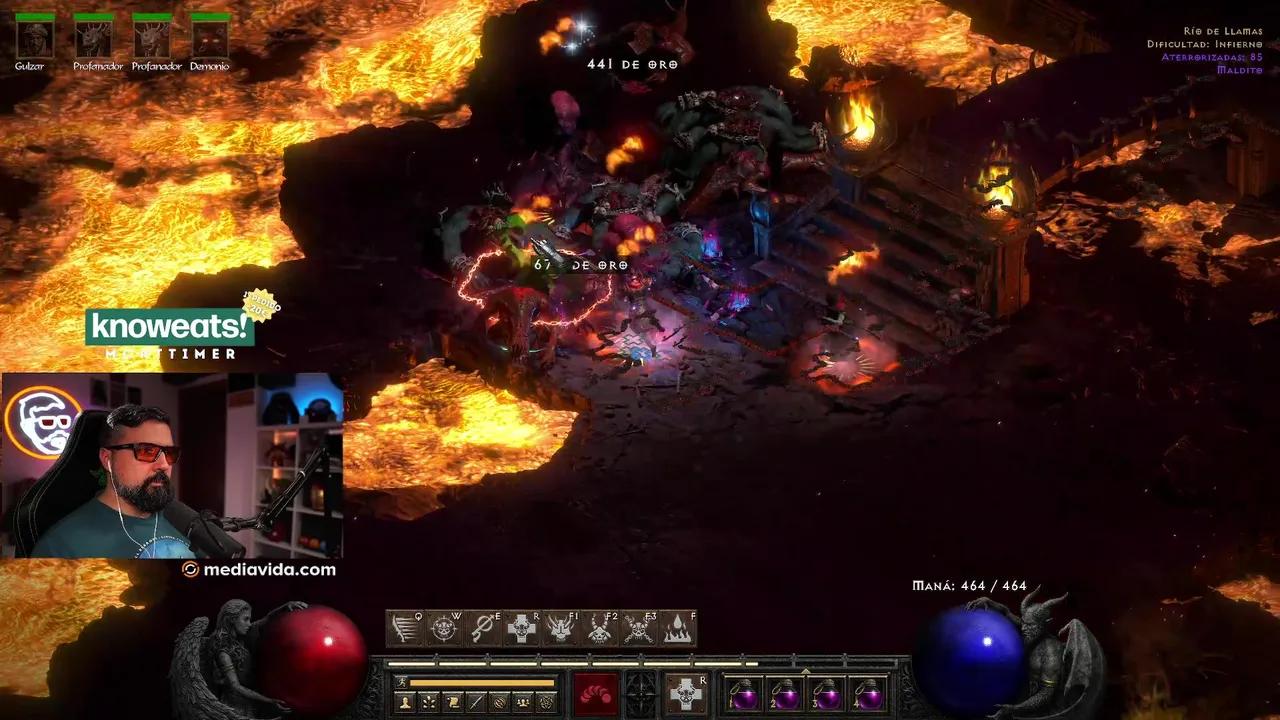Viewport: 1280px width, 720px height.
Task: Select the skull cross skill in the hotbar row
Action: 523,628
